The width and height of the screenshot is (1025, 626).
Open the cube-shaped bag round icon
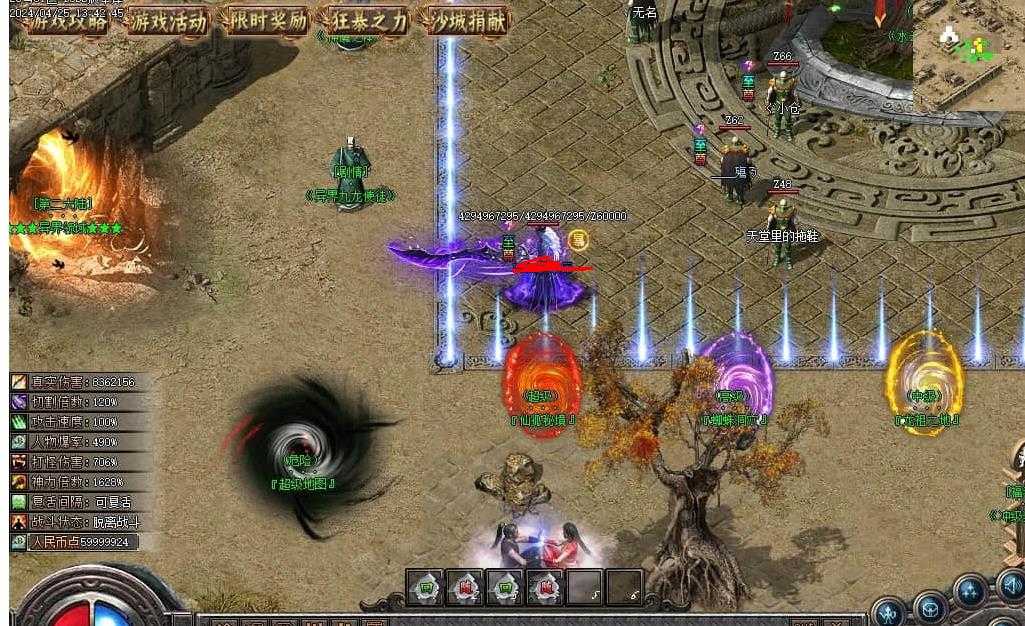pyautogui.click(x=932, y=607)
